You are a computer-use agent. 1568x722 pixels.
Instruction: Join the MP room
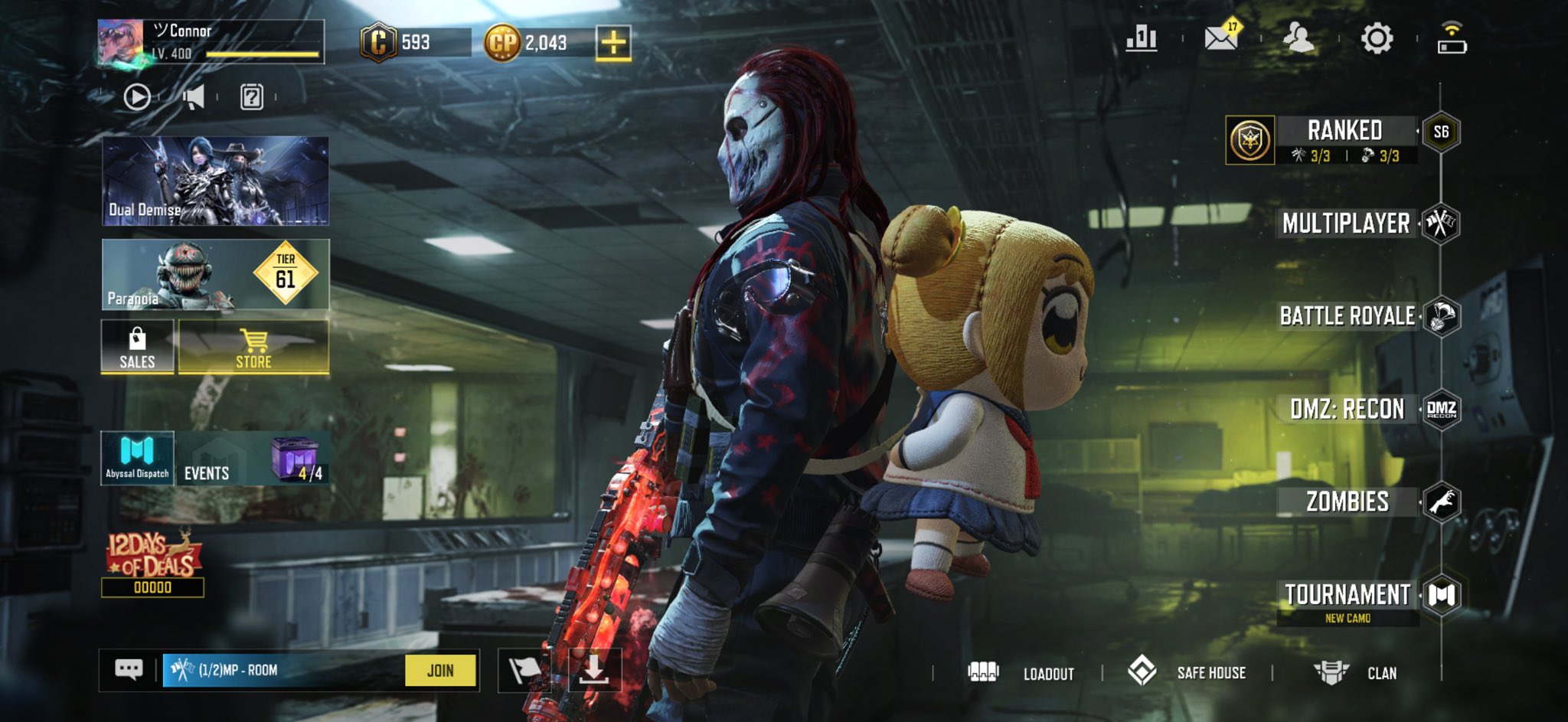click(440, 671)
